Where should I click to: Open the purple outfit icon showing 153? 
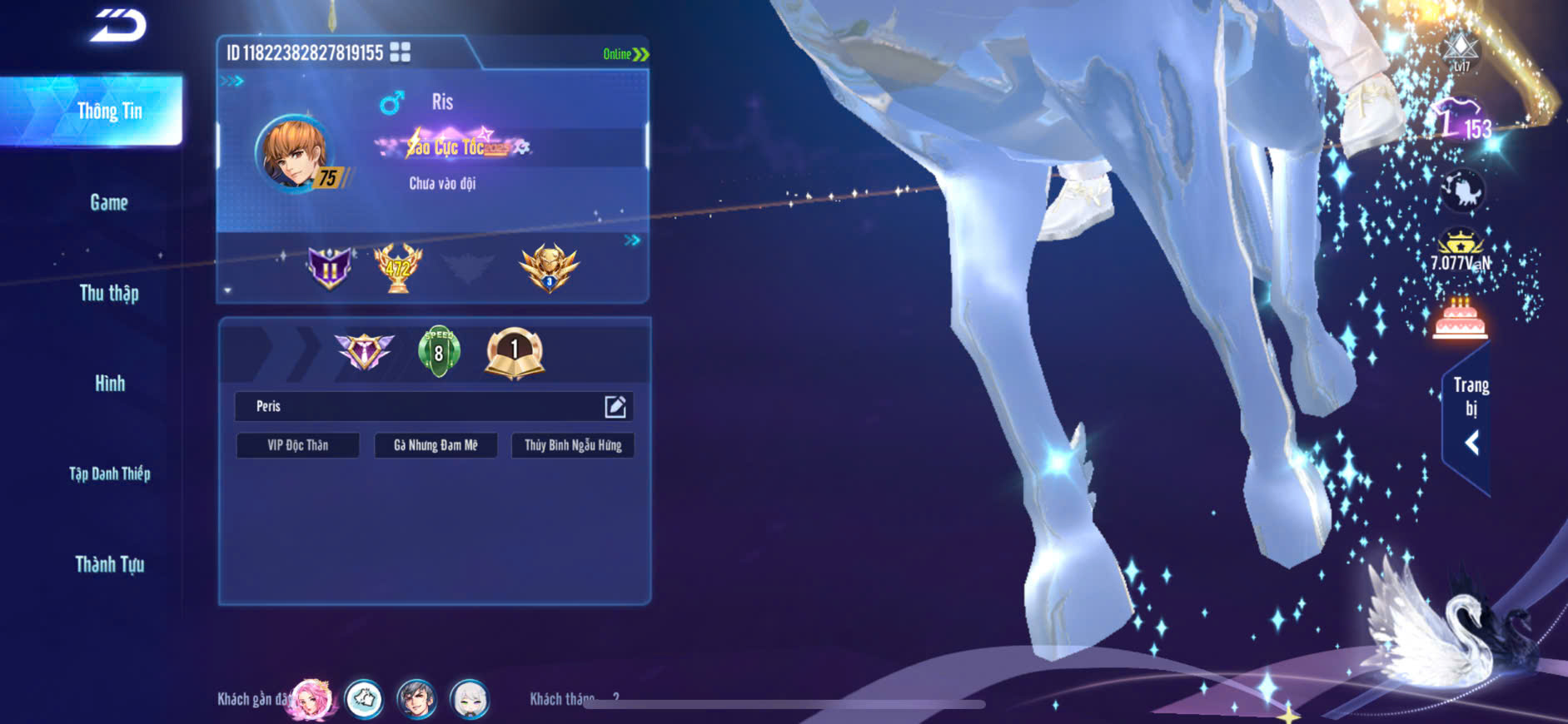(x=1460, y=121)
